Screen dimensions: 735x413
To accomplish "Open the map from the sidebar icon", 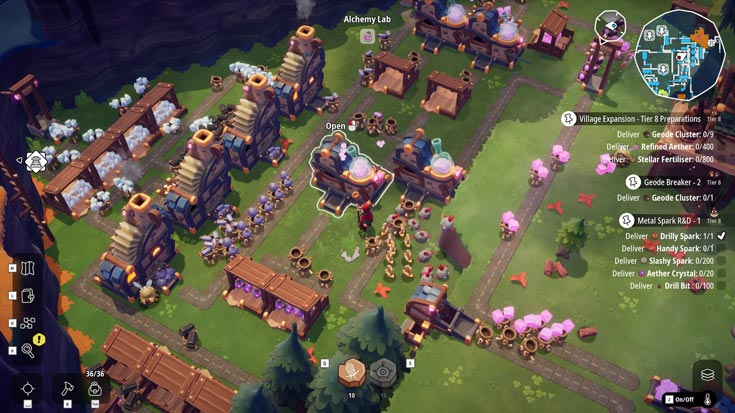I will pyautogui.click(x=28, y=268).
